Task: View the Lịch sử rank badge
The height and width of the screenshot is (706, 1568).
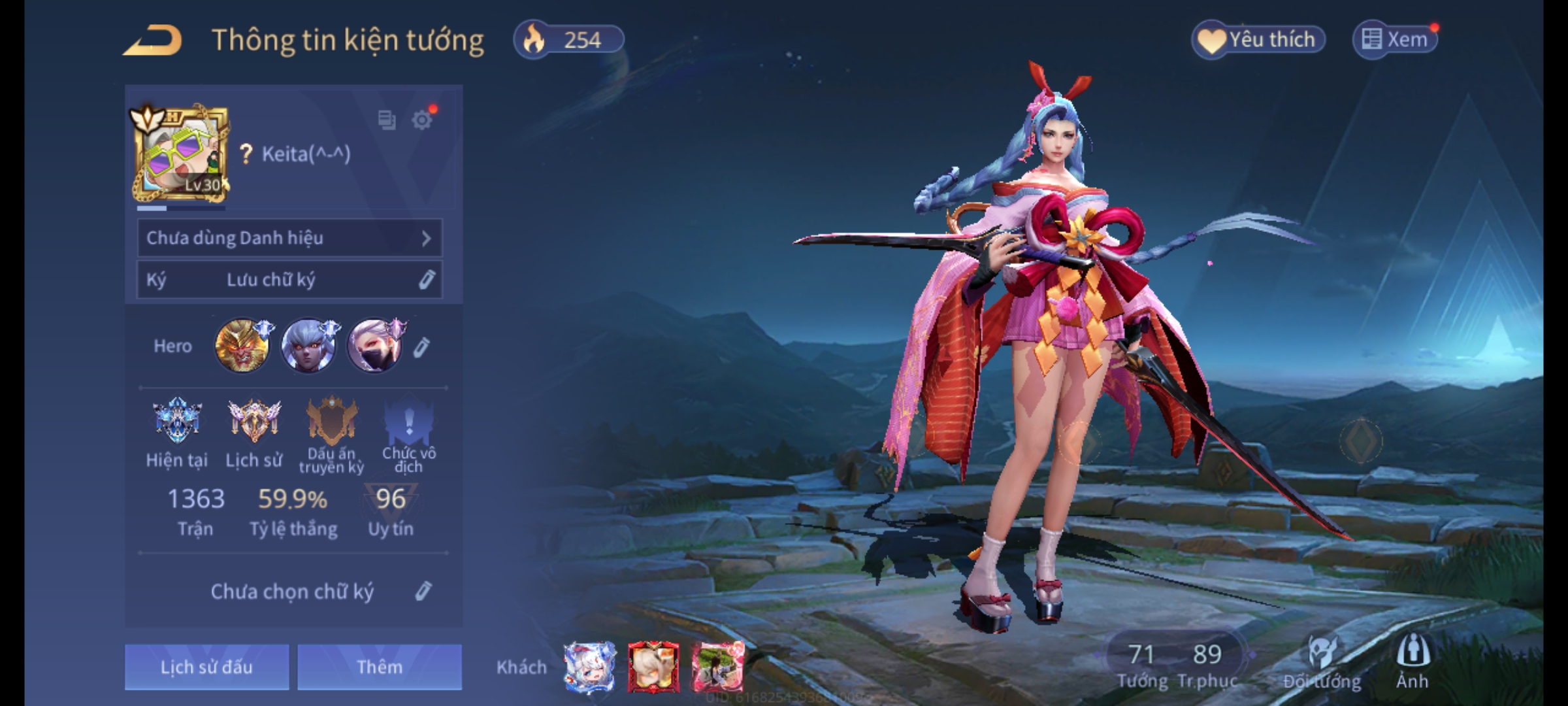Action: [254, 421]
